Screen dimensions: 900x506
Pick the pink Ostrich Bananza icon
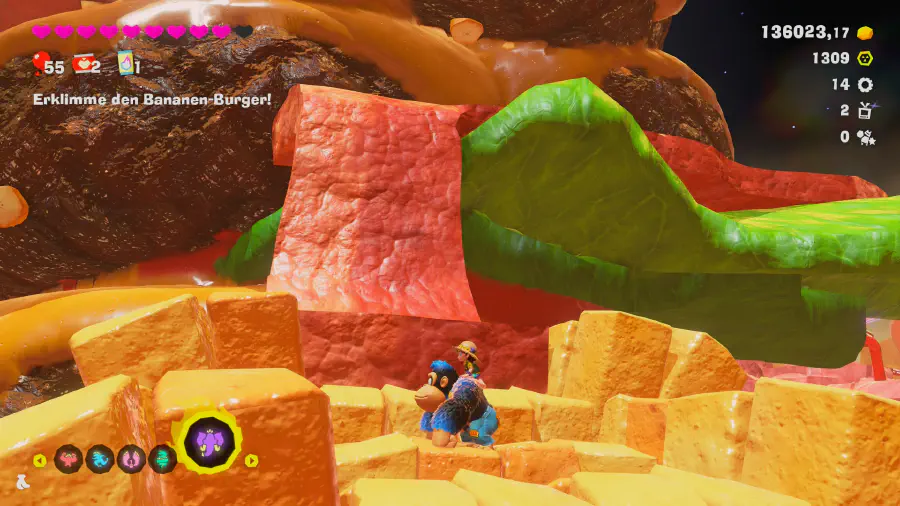(131, 459)
